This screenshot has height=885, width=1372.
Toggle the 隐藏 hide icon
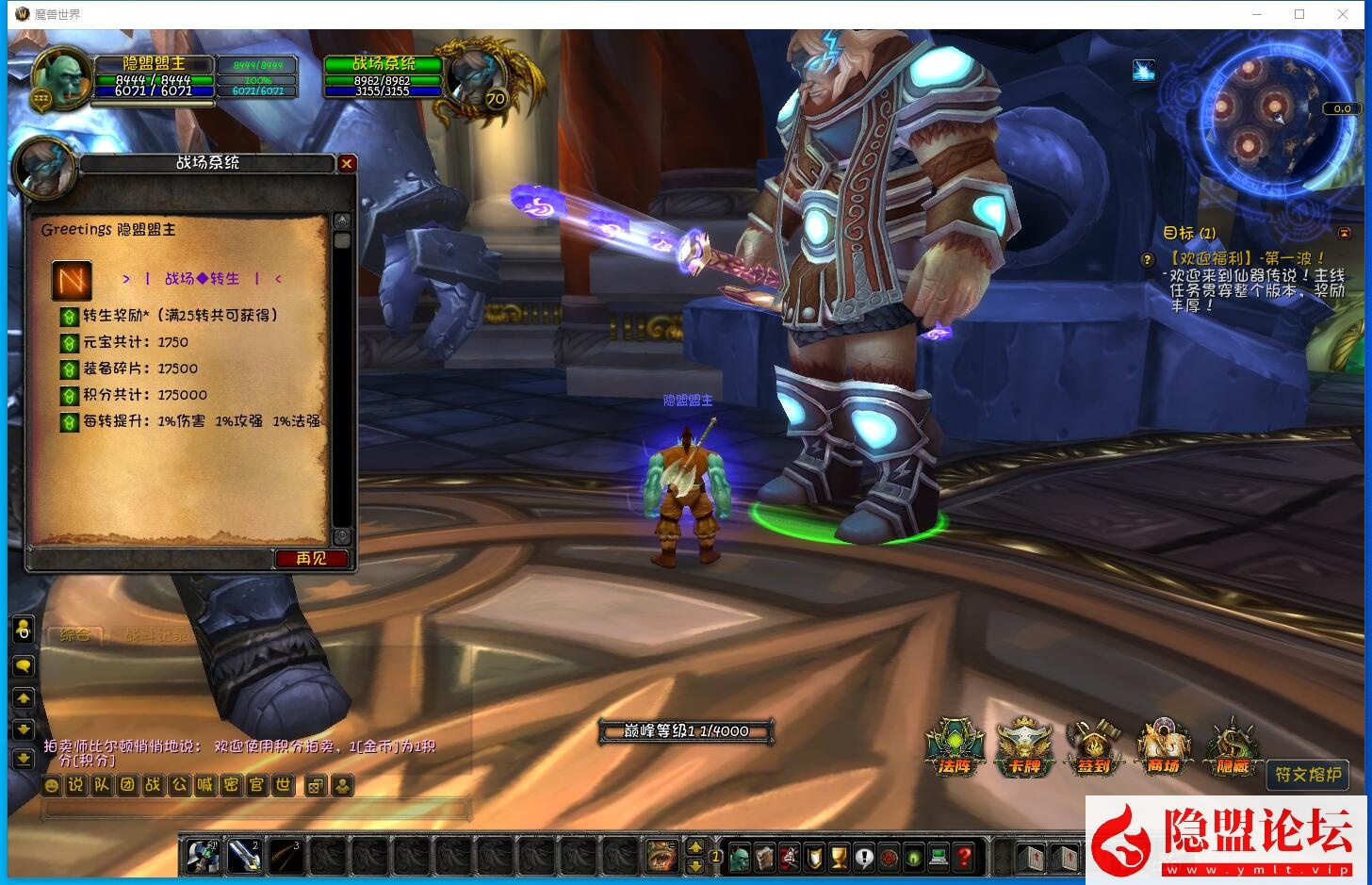(1232, 748)
